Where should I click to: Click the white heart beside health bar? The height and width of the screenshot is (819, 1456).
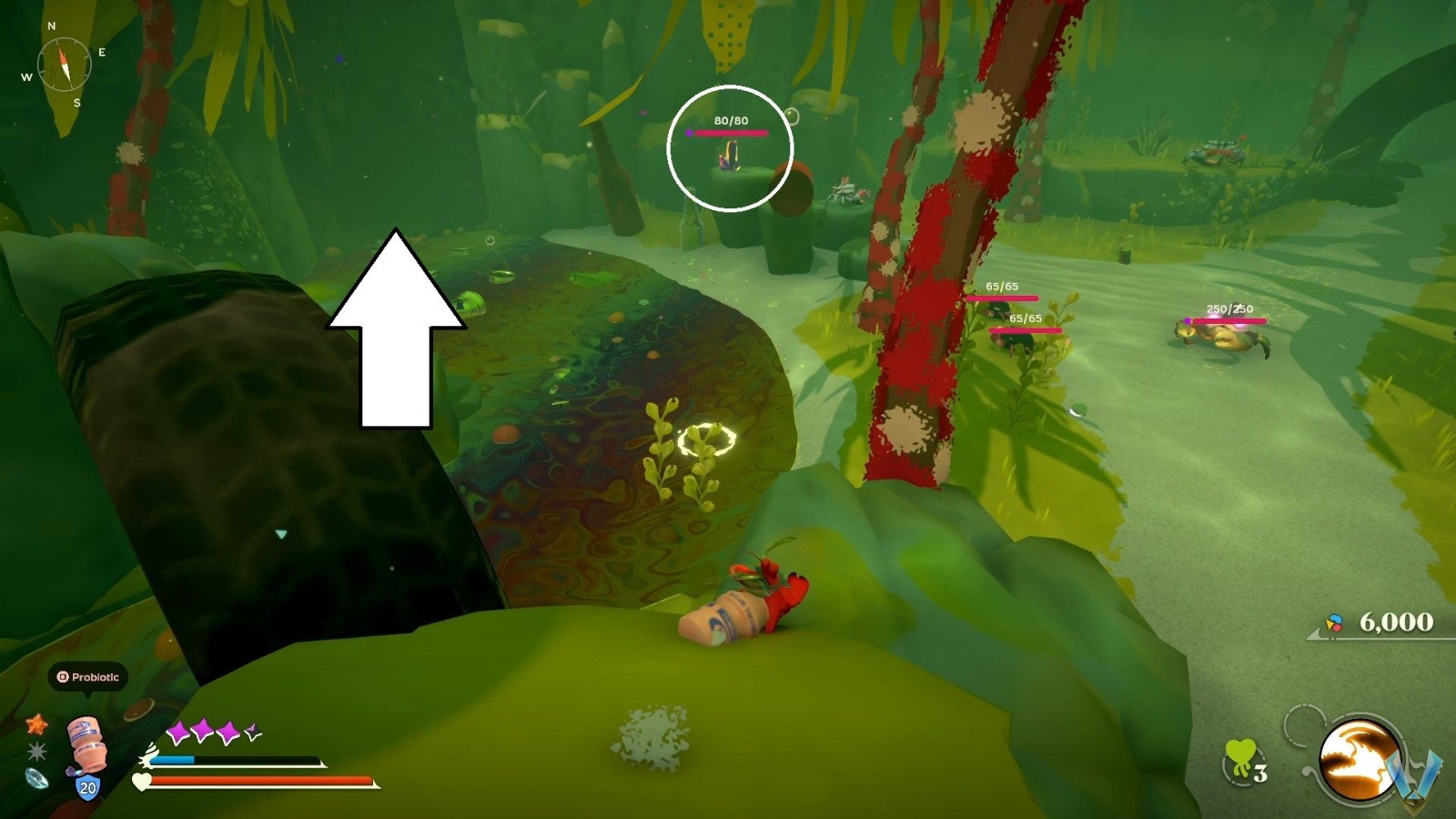tap(140, 781)
